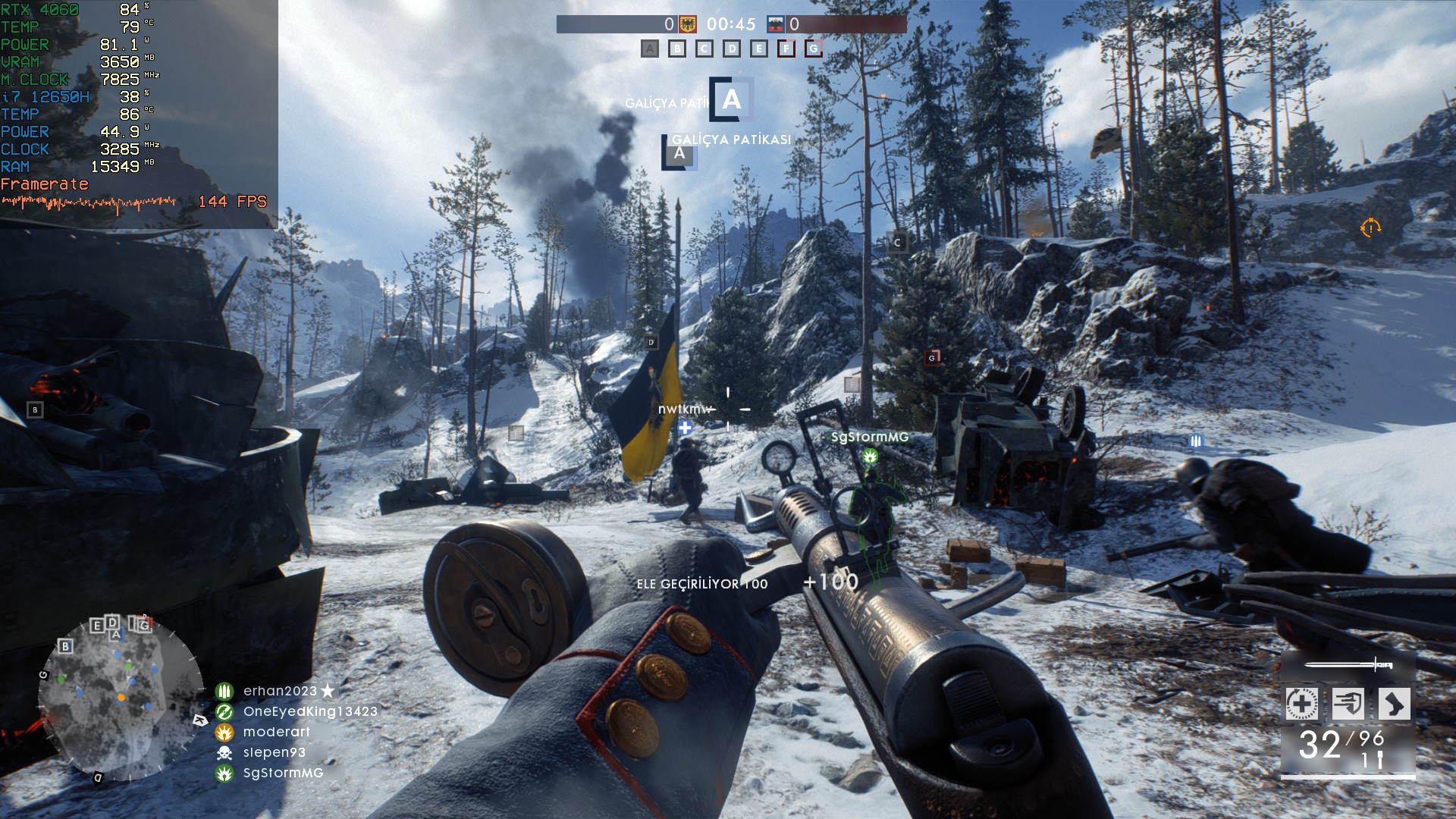This screenshot has width=1456, height=819.
Task: Select squad member moderart
Action: (276, 732)
